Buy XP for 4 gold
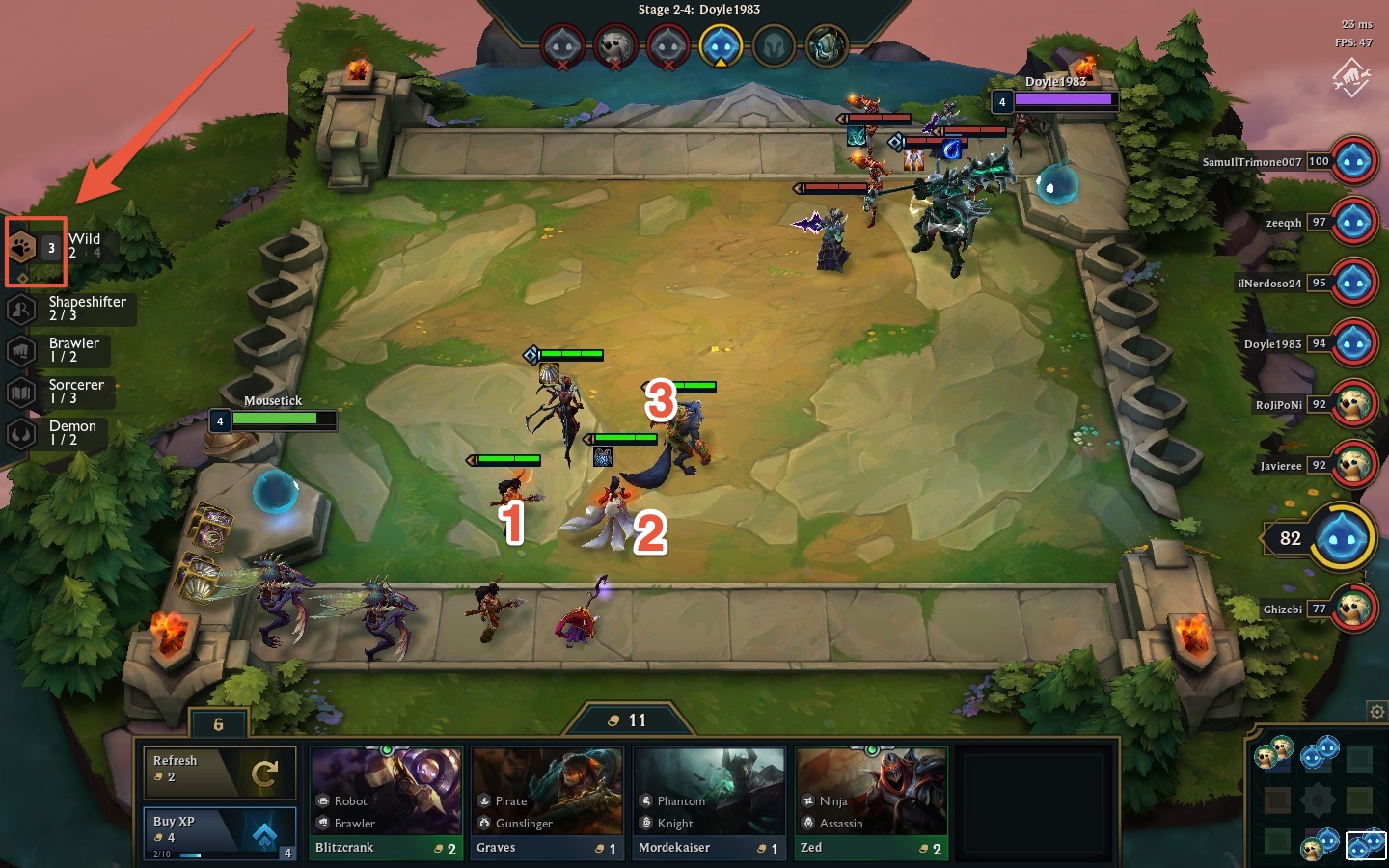The height and width of the screenshot is (868, 1389). [219, 833]
